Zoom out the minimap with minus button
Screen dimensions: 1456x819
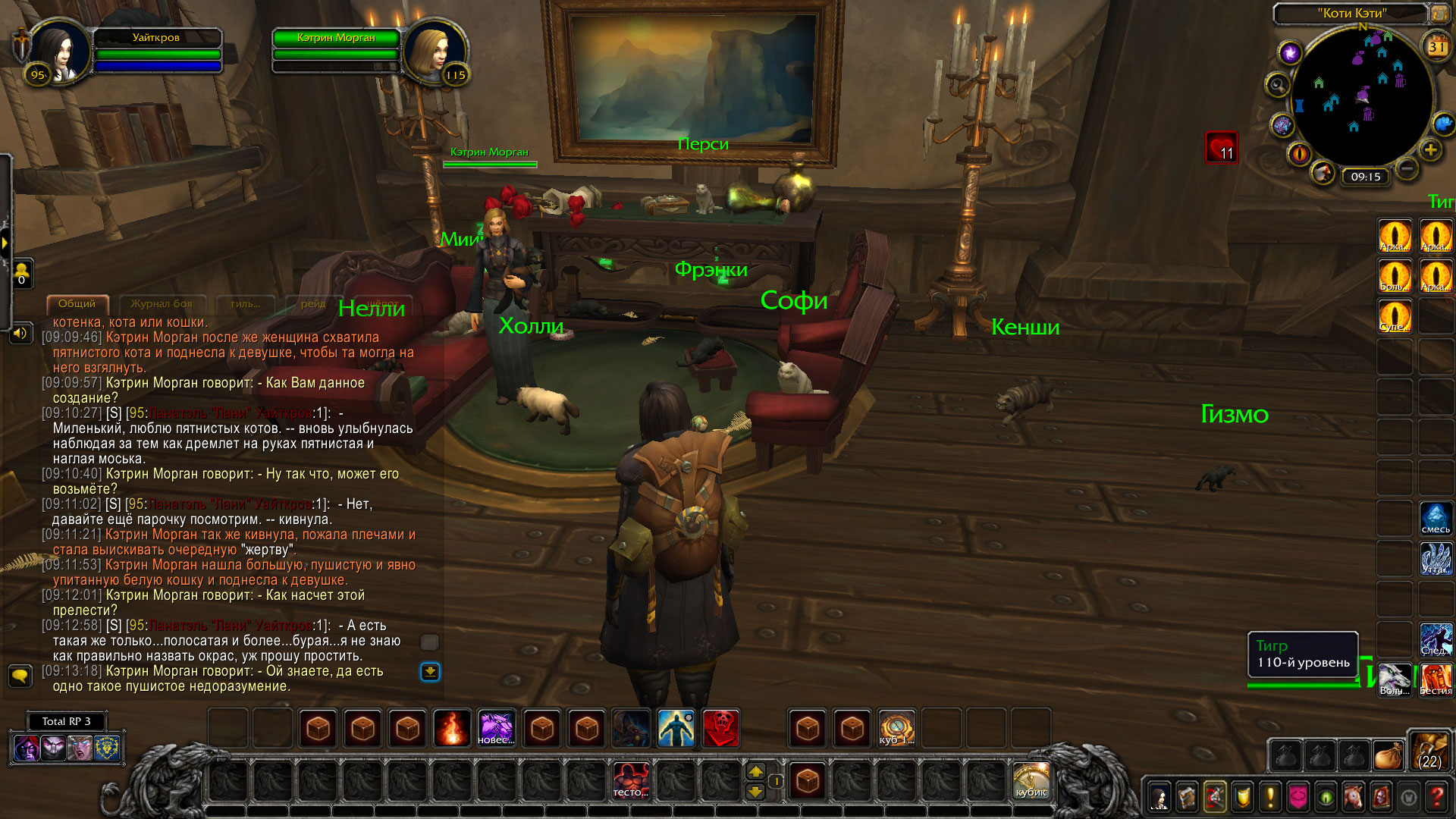[1406, 167]
